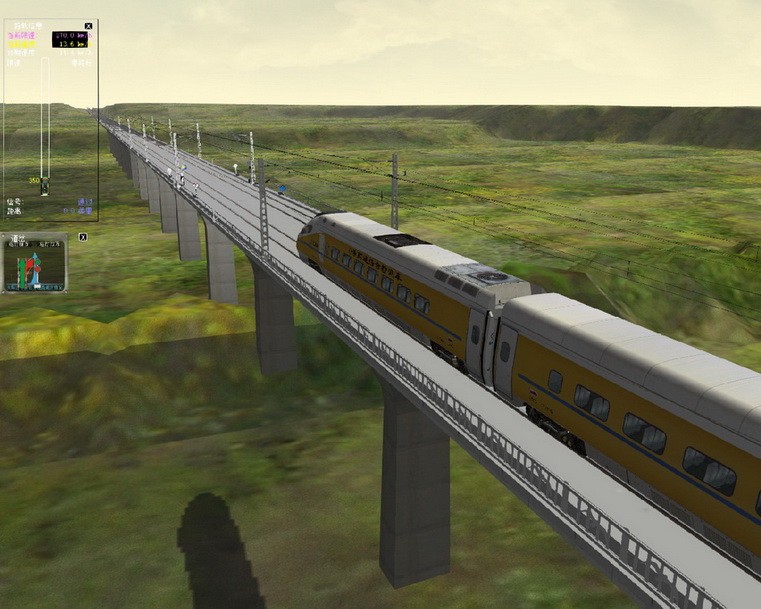Close the speed information panel

[x=88, y=26]
